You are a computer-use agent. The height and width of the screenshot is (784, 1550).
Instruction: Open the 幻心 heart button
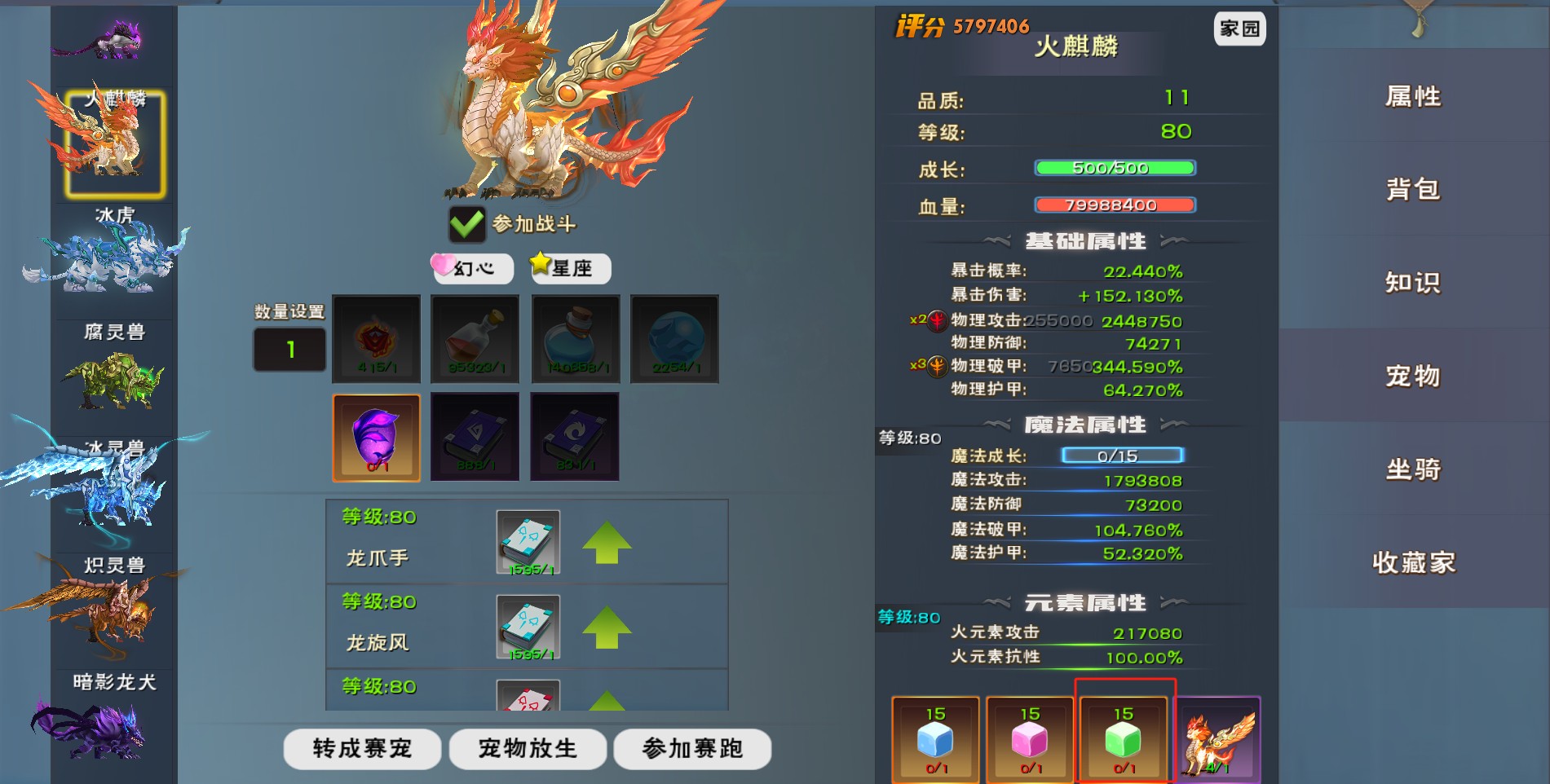[x=473, y=268]
